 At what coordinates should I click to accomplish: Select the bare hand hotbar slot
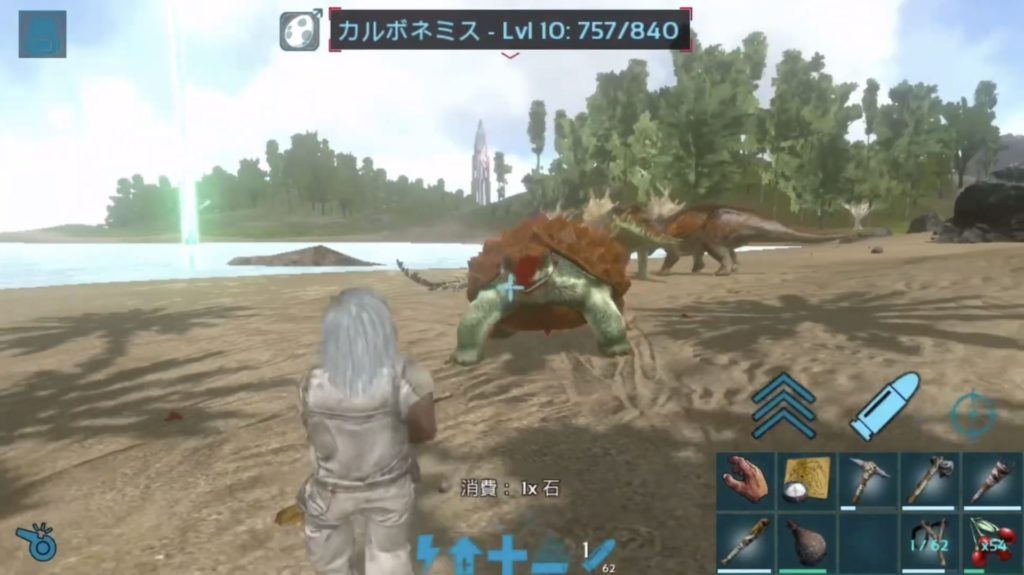(746, 480)
